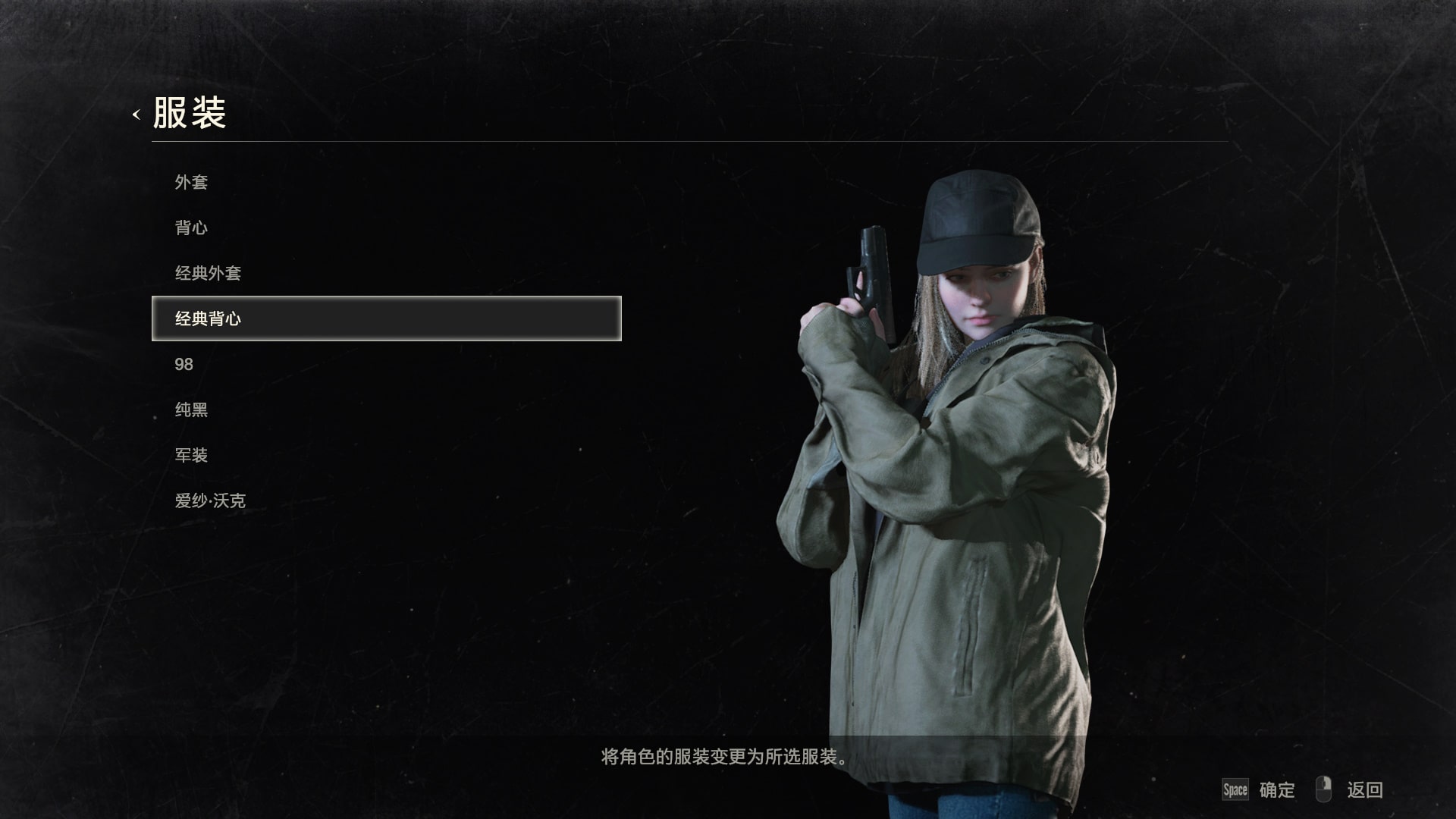Choose the 军装 military costume

193,455
